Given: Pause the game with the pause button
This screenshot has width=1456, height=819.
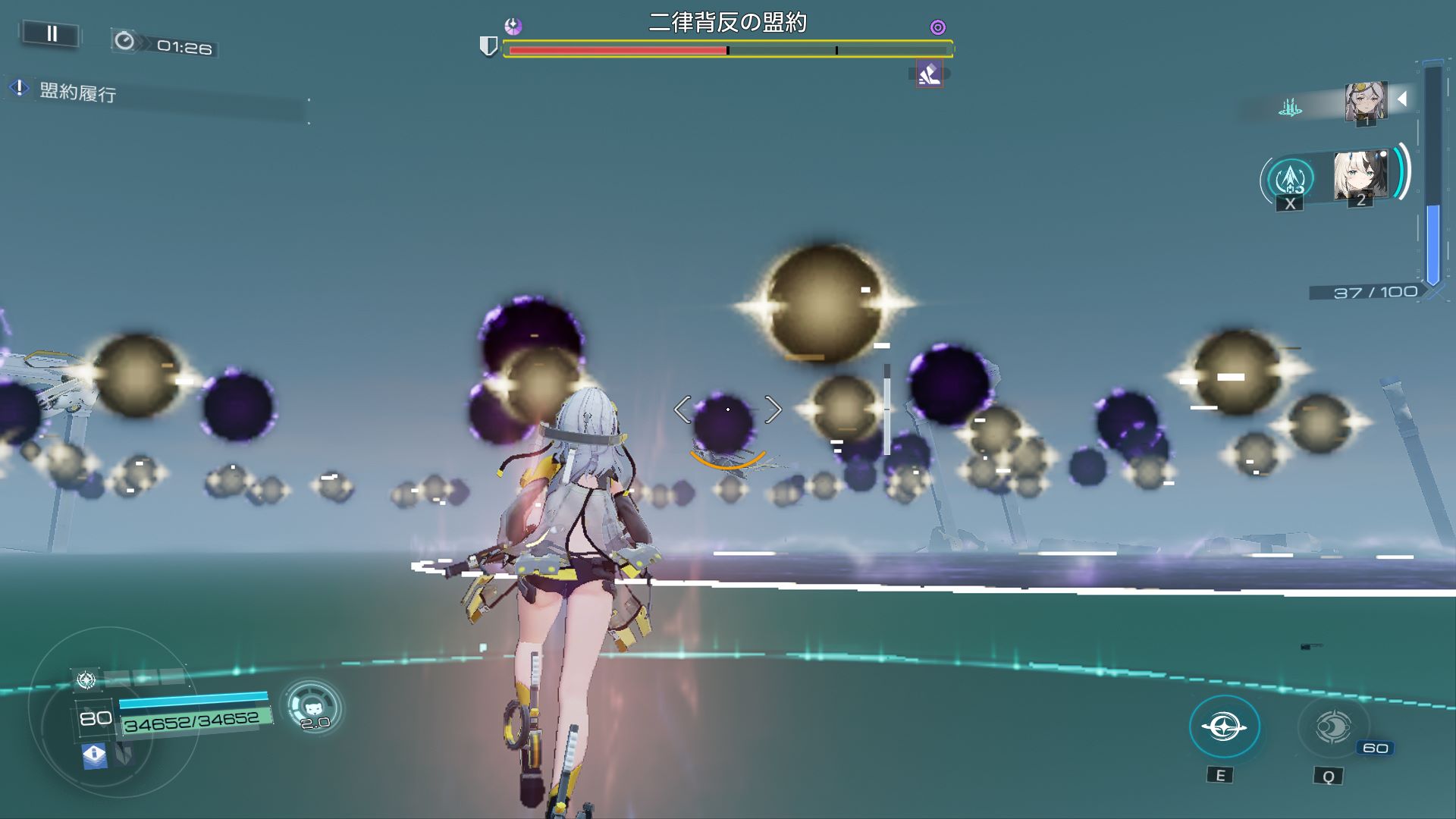Looking at the screenshot, I should click(51, 33).
